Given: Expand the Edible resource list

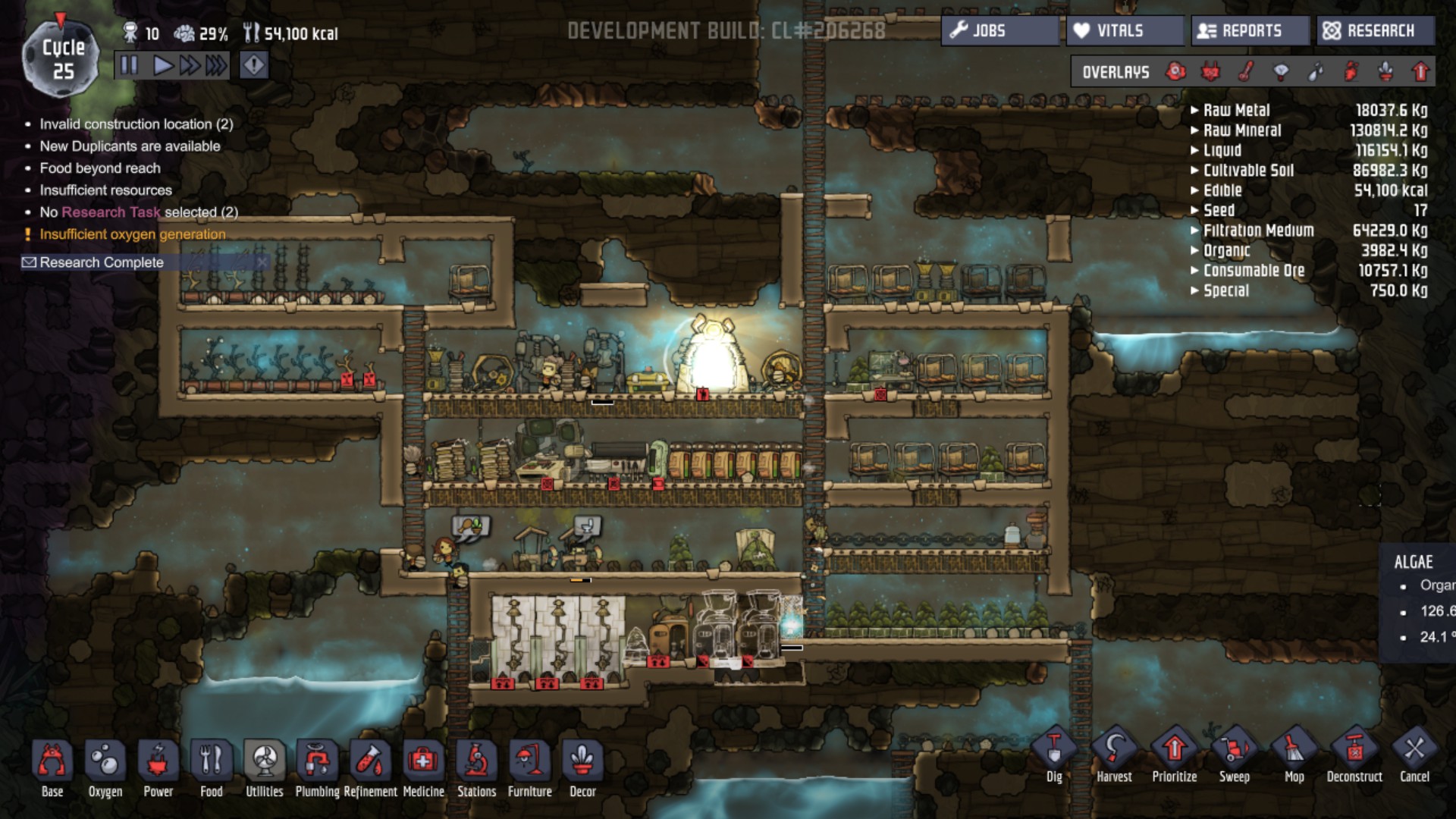Looking at the screenshot, I should pyautogui.click(x=1222, y=190).
